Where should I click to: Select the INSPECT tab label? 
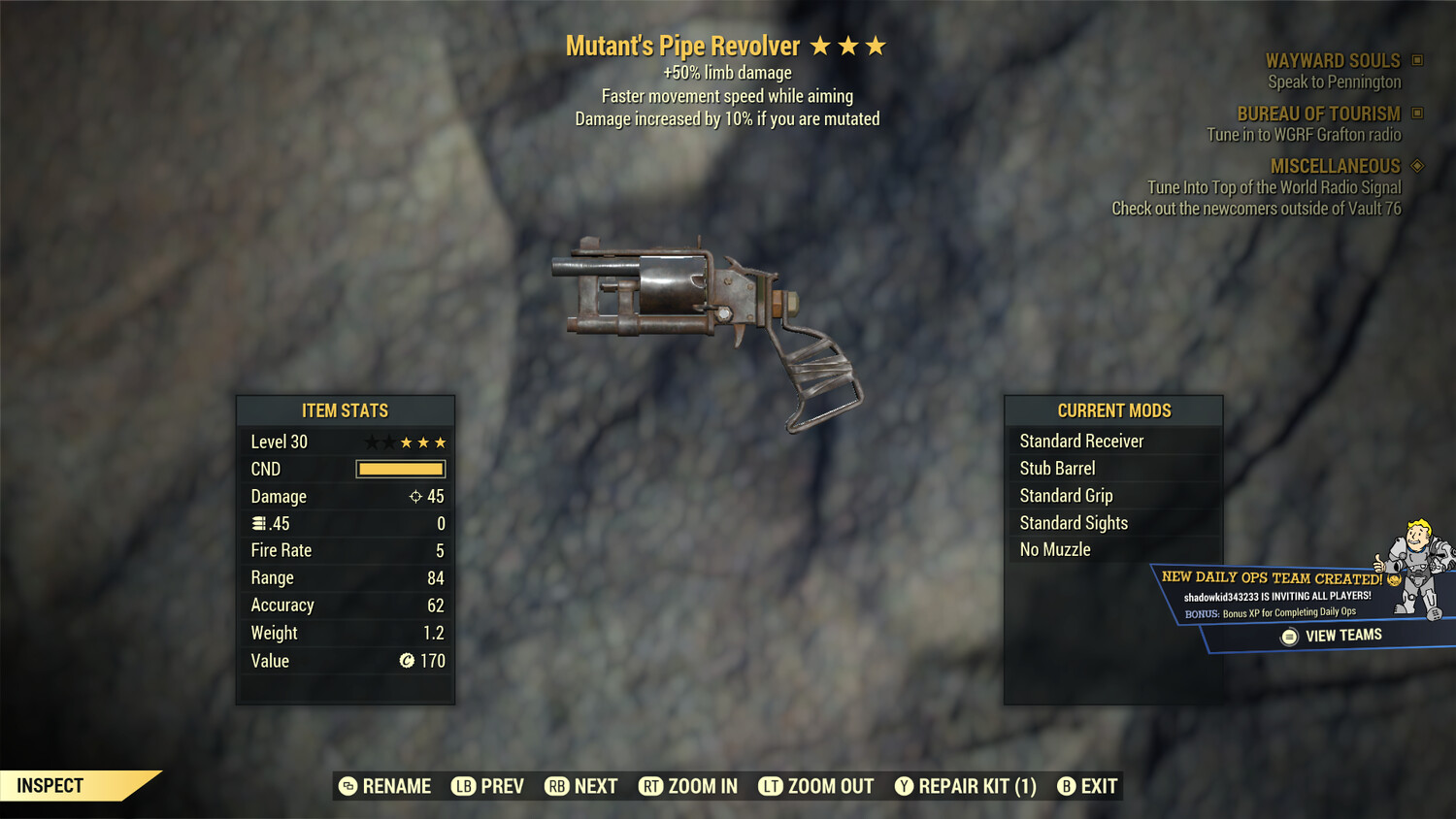pos(50,785)
